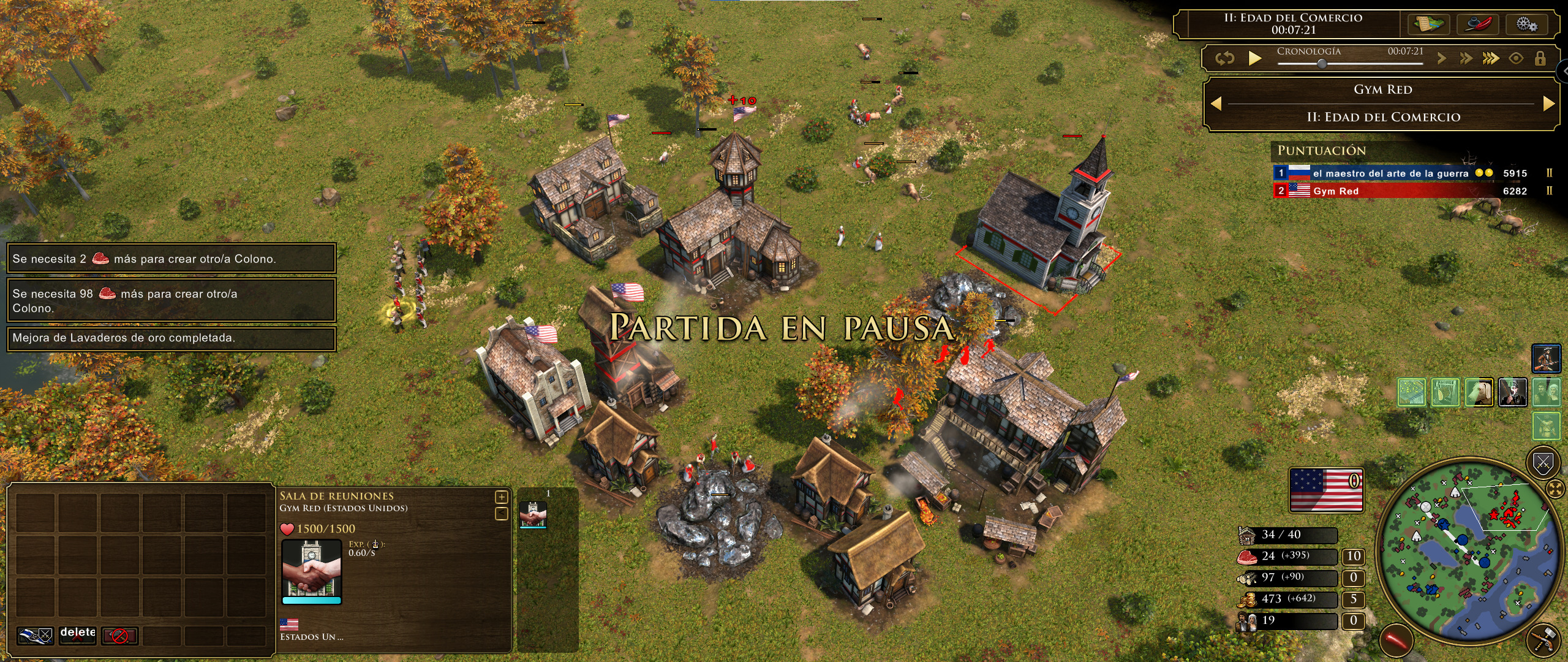Screen dimensions: 1568x662
Task: Click the delete building command
Action: [77, 635]
